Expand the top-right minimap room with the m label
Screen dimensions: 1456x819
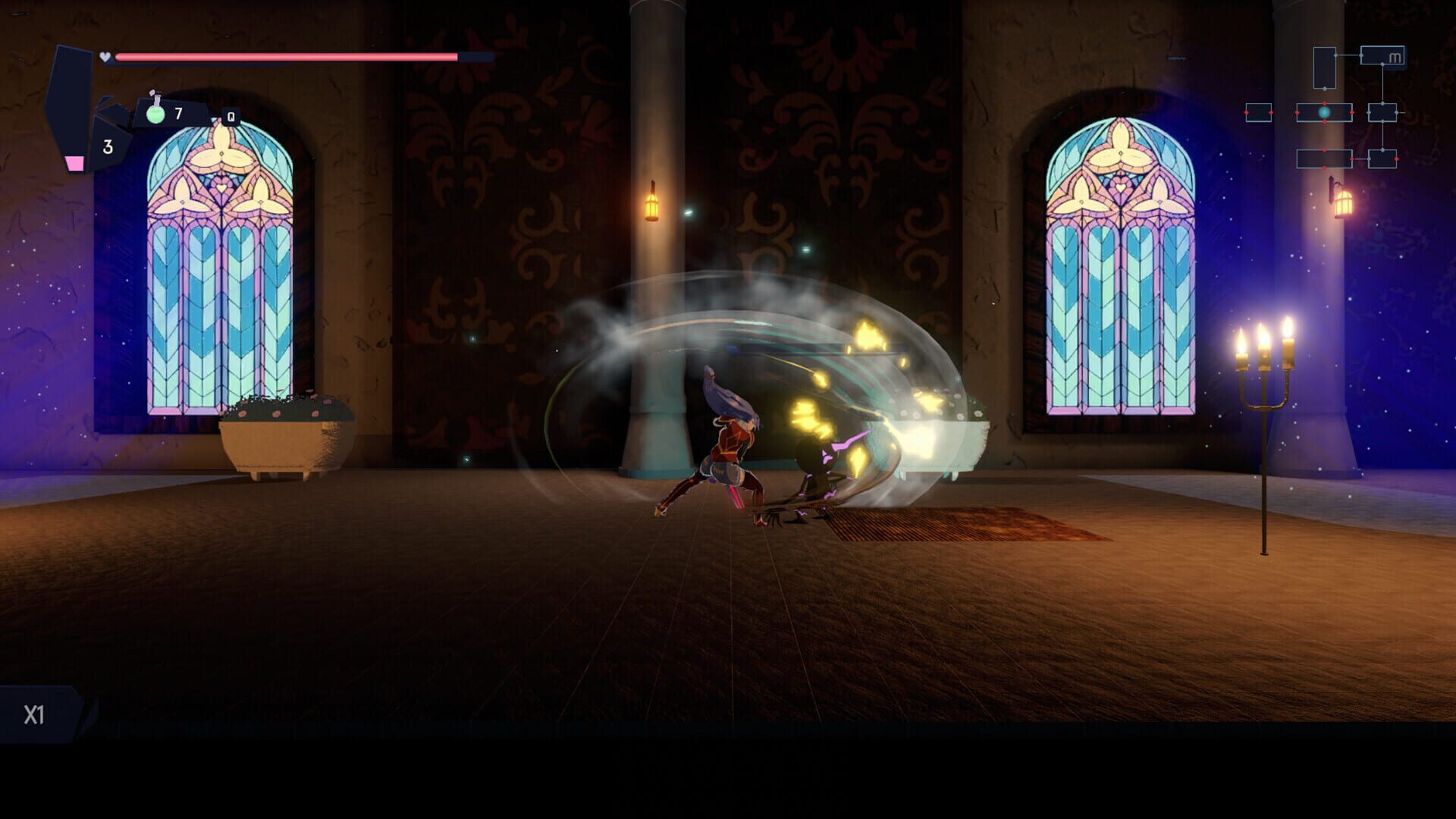(x=1383, y=55)
